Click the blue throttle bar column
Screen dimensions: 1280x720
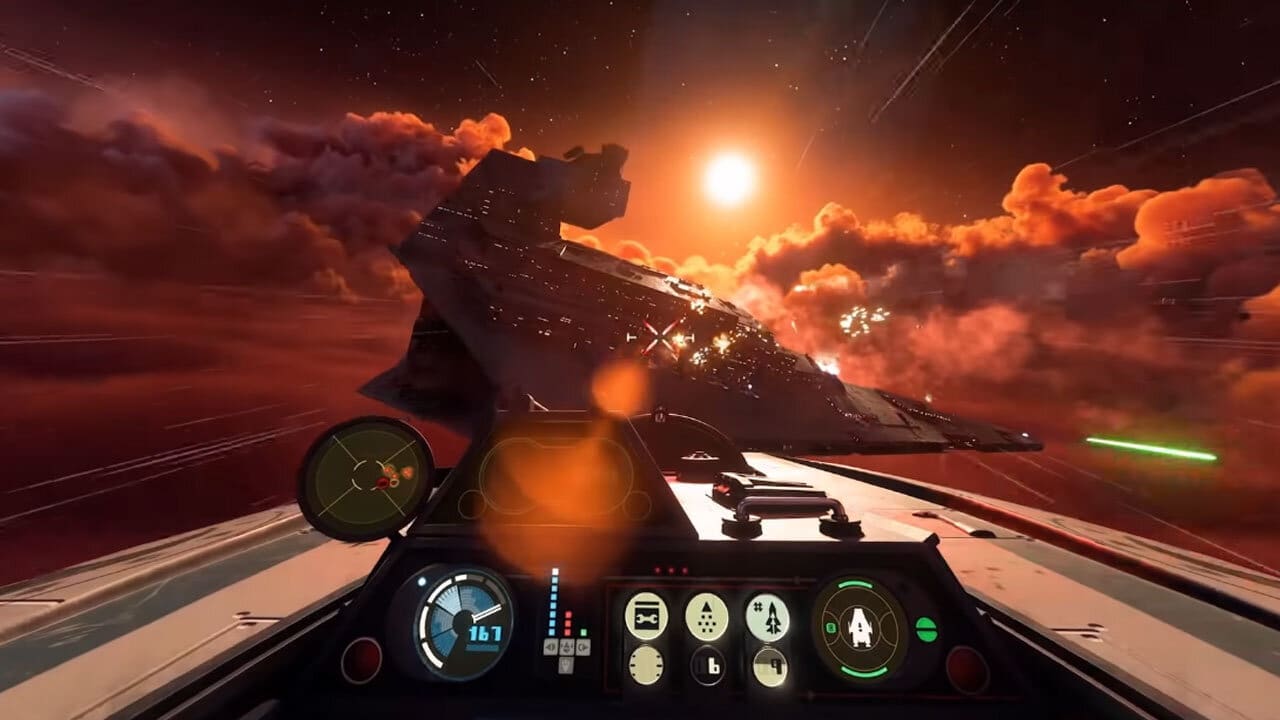point(552,605)
